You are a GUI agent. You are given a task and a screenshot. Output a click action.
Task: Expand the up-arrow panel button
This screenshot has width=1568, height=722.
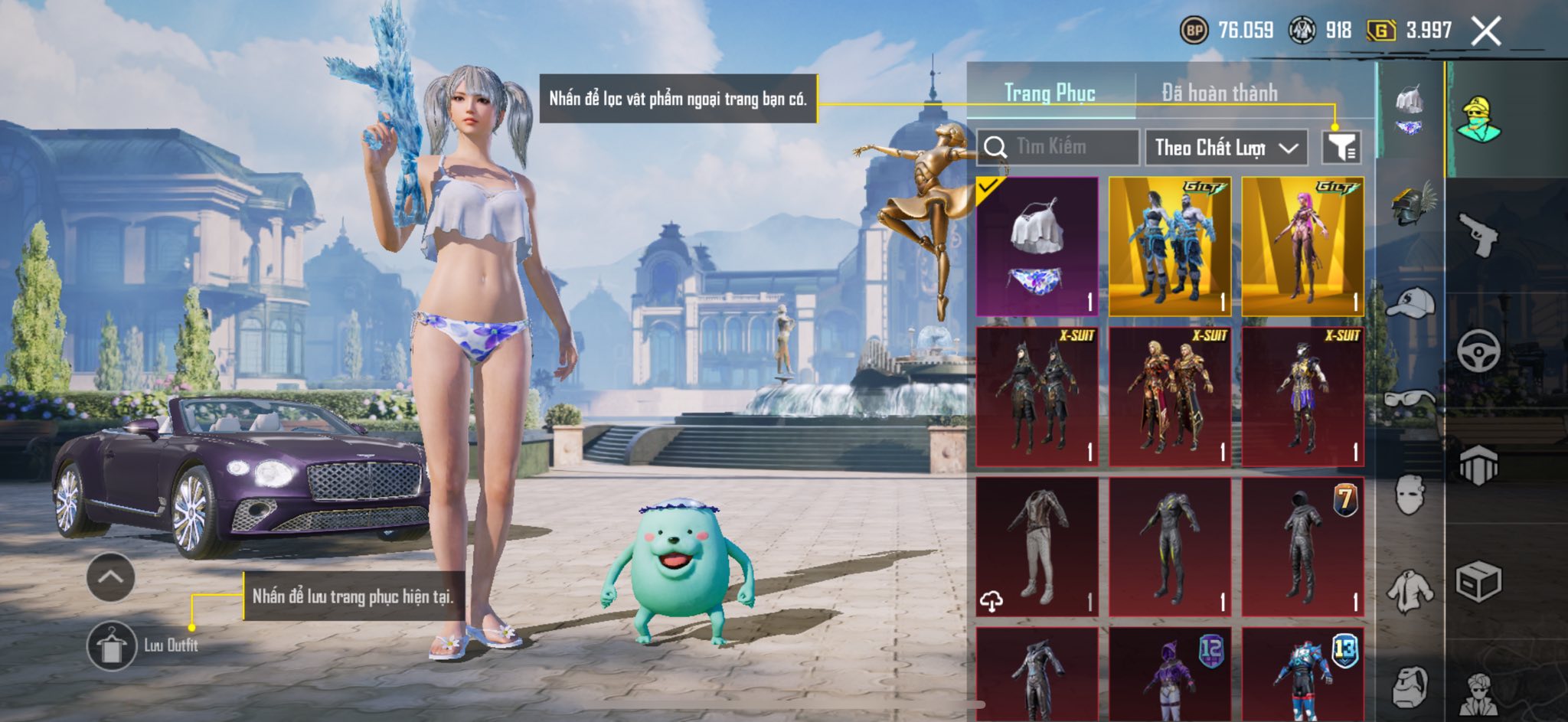[111, 577]
